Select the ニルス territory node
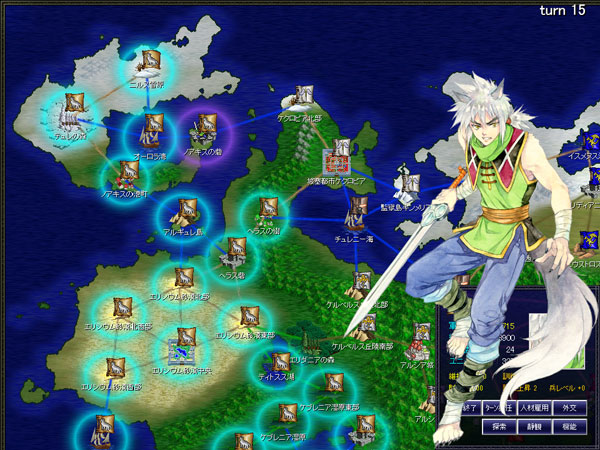 click(x=150, y=63)
